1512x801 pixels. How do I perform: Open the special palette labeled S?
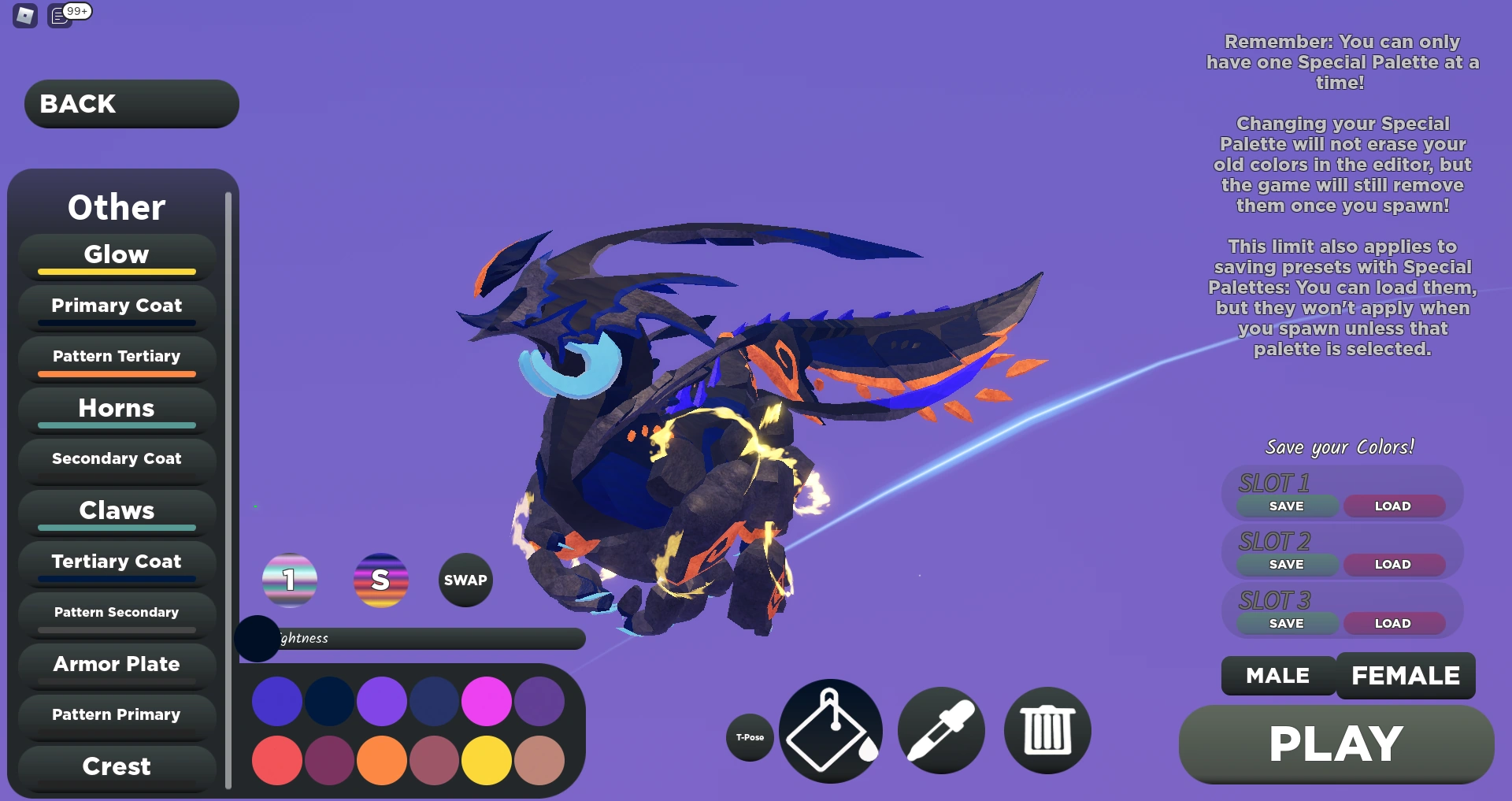coord(381,580)
